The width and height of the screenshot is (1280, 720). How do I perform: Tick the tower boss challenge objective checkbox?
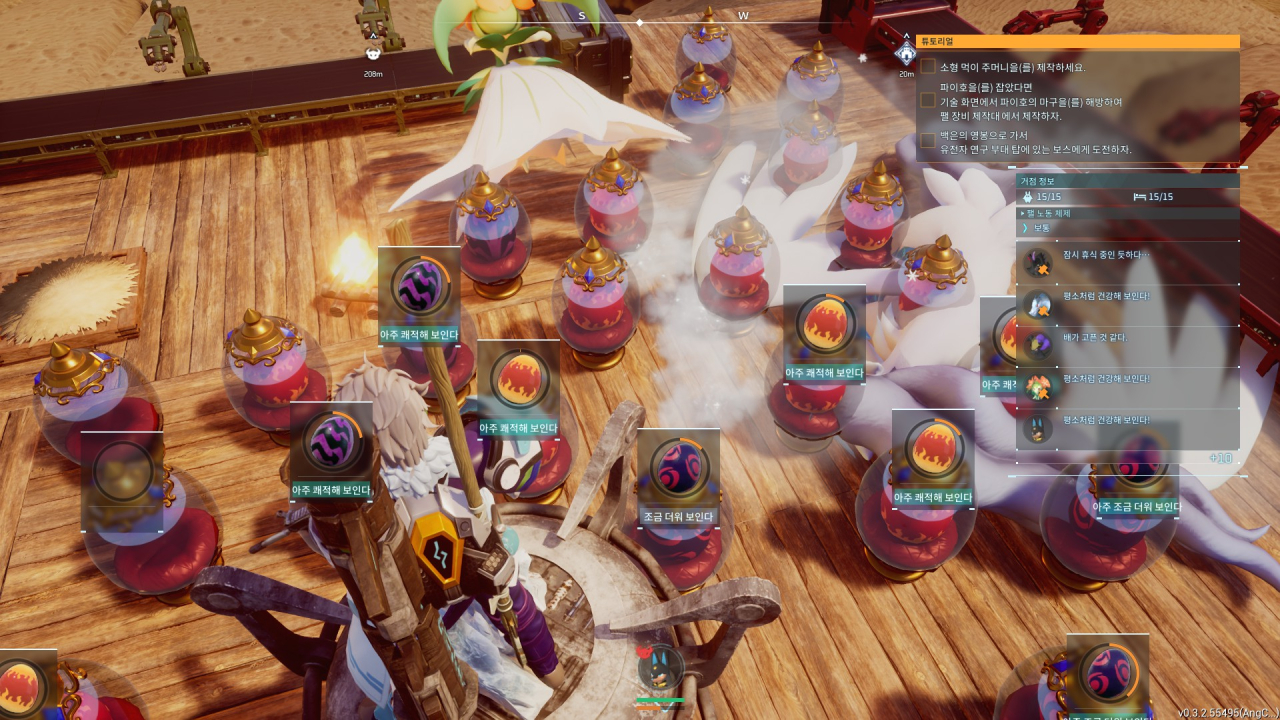click(x=928, y=141)
